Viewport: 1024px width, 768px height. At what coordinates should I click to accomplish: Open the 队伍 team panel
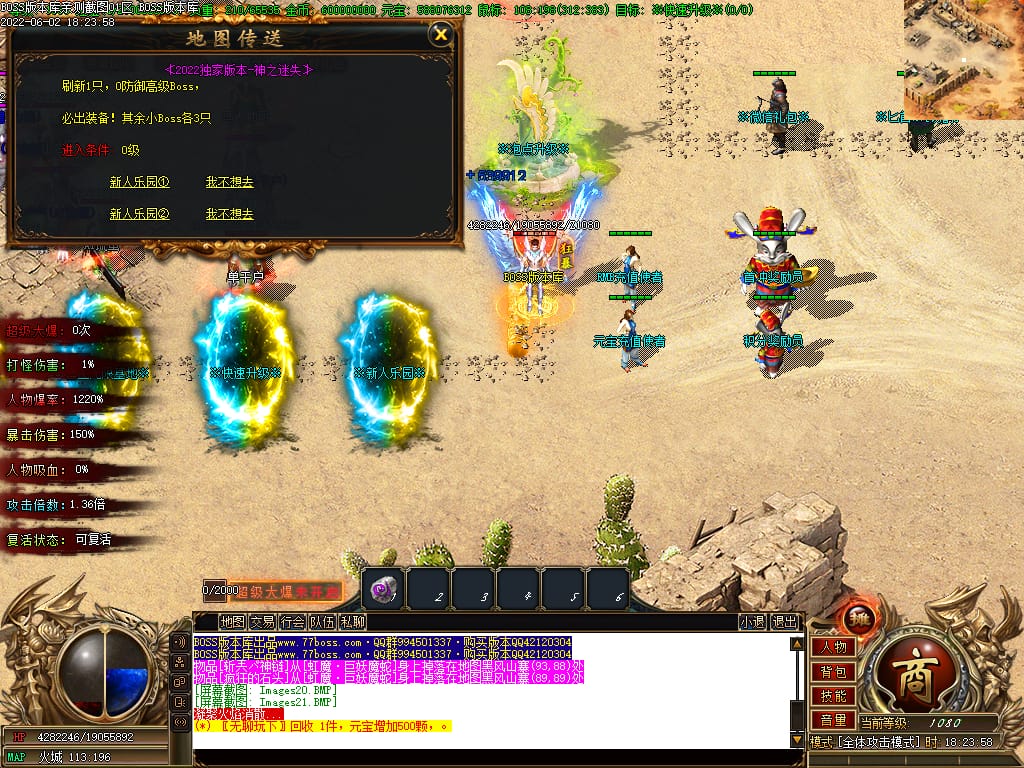pyautogui.click(x=322, y=622)
